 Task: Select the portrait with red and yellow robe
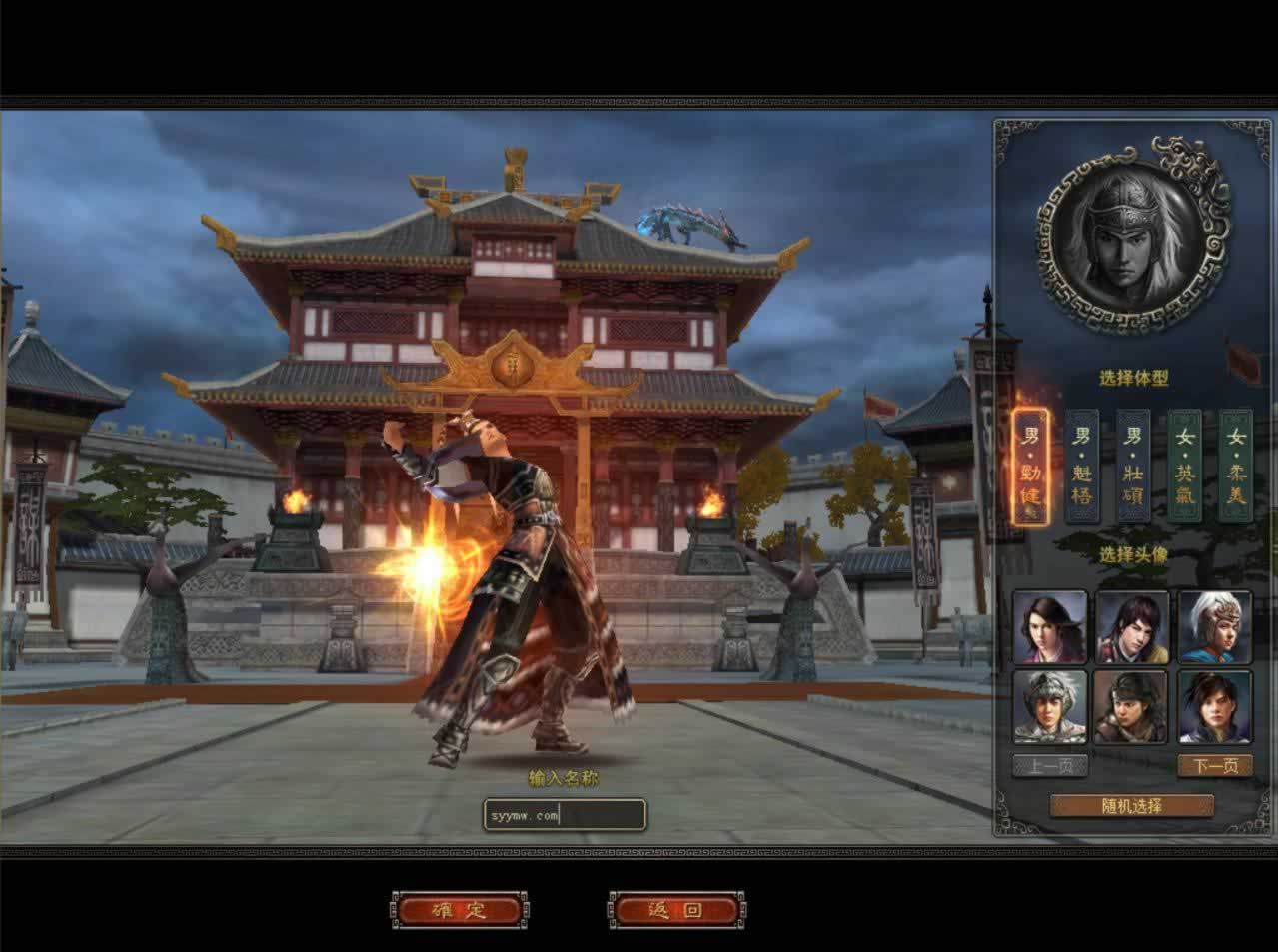click(1132, 627)
